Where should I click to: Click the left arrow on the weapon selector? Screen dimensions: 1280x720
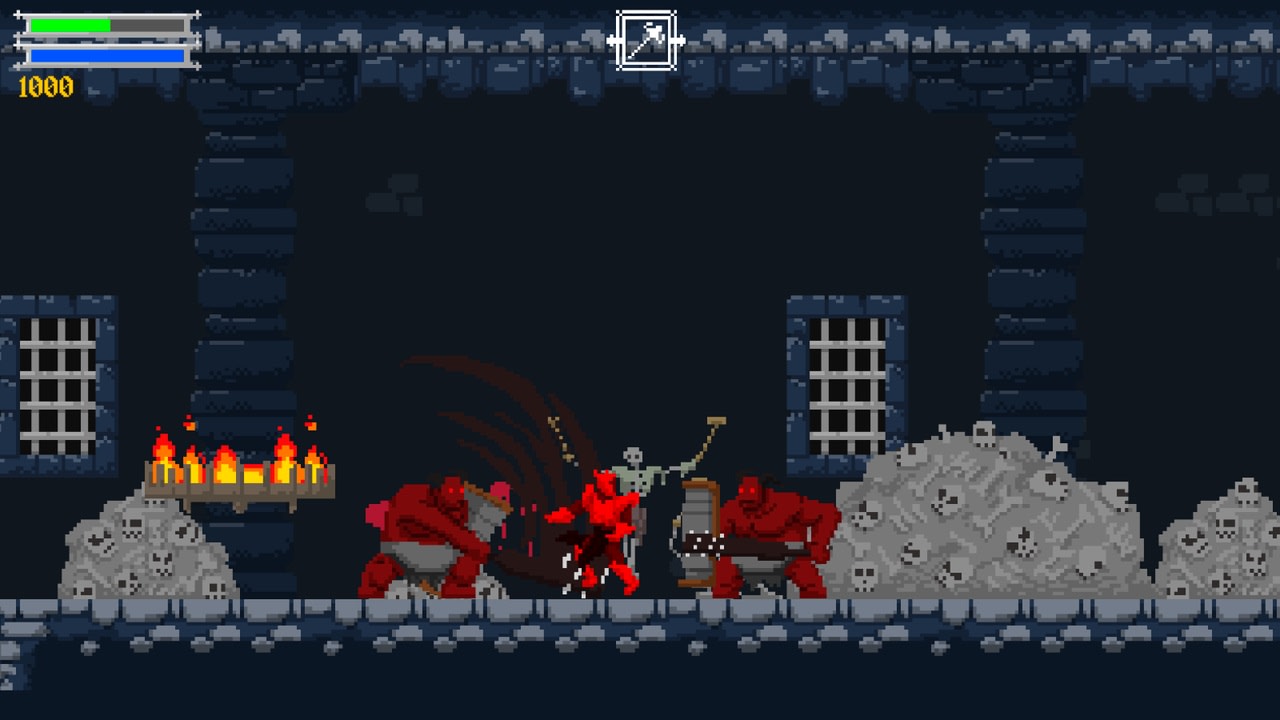coord(613,38)
